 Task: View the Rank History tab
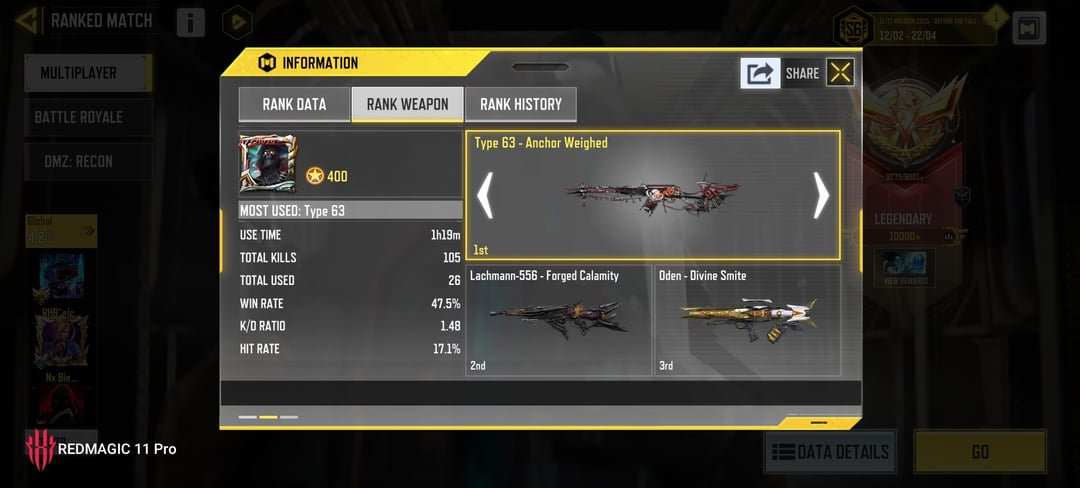tap(520, 104)
